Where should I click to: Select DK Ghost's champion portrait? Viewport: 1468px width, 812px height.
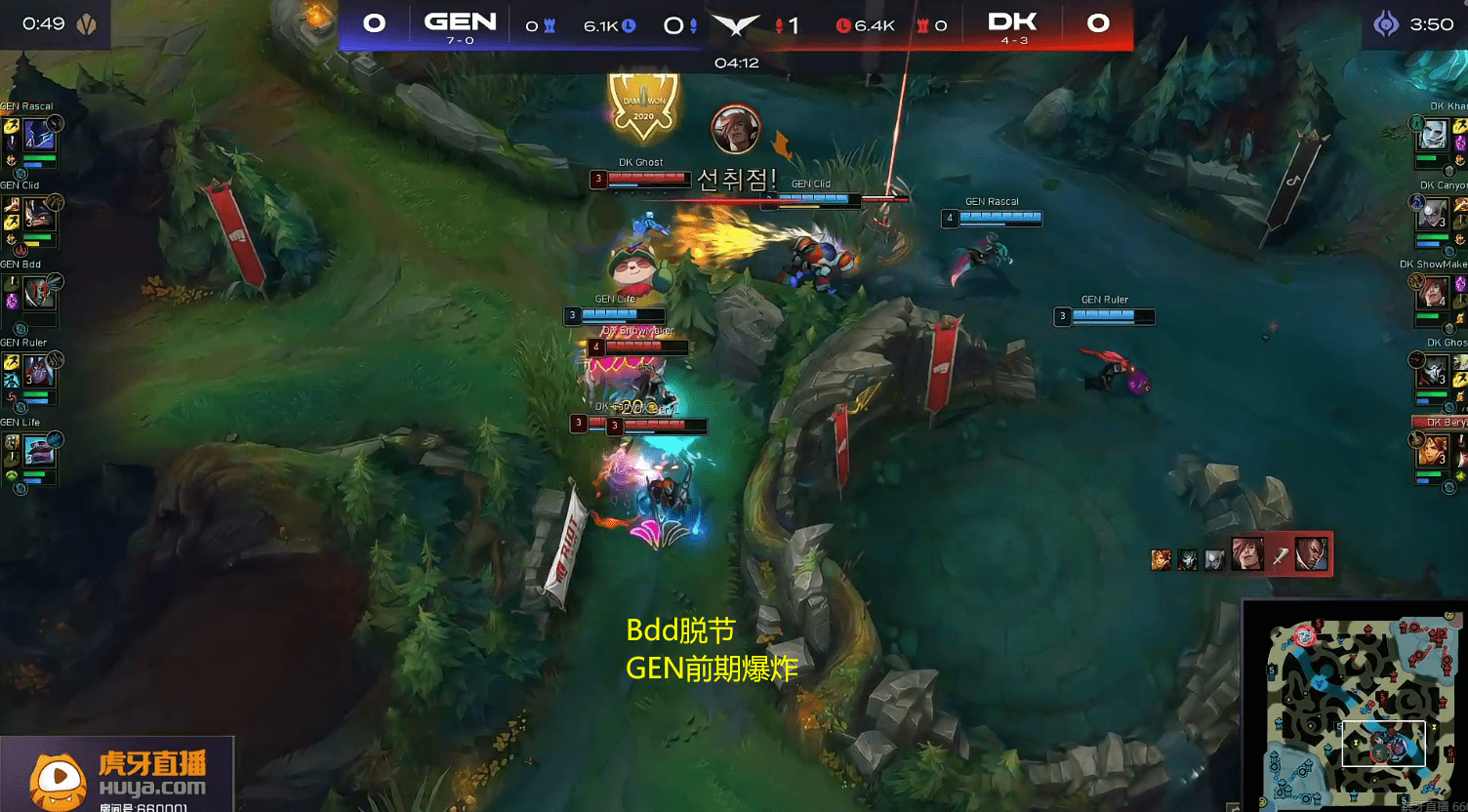click(x=1433, y=370)
